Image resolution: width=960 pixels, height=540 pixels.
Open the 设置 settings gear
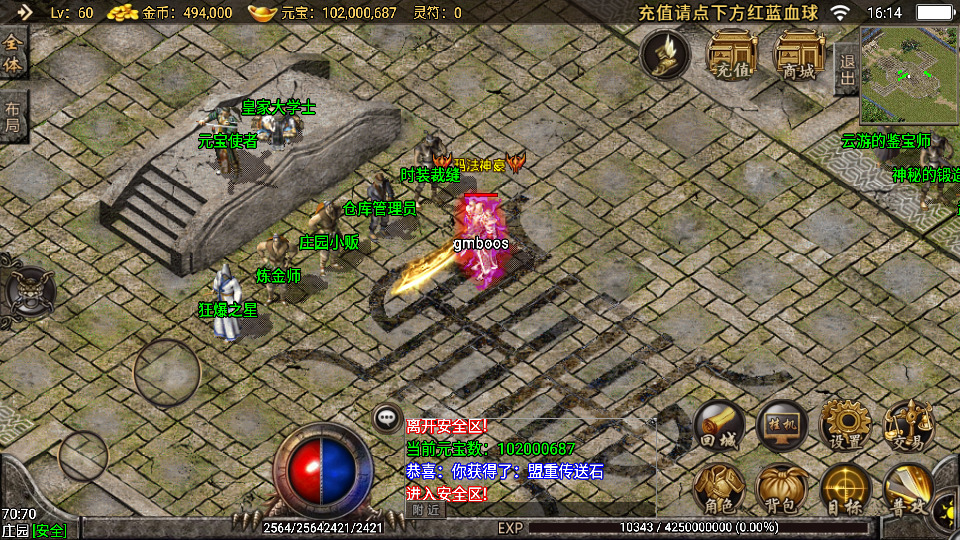(x=846, y=427)
